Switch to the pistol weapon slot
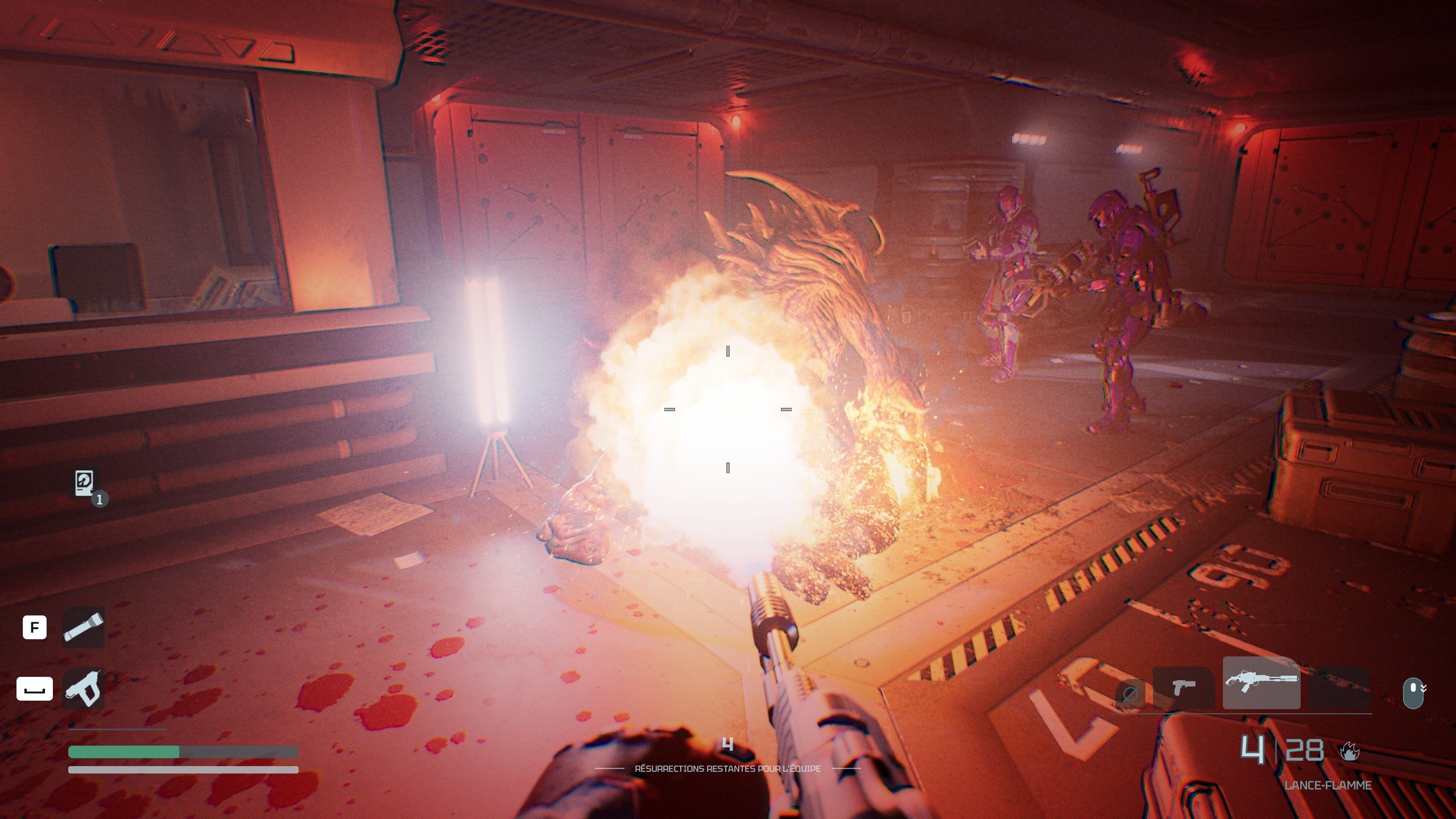 point(1184,687)
